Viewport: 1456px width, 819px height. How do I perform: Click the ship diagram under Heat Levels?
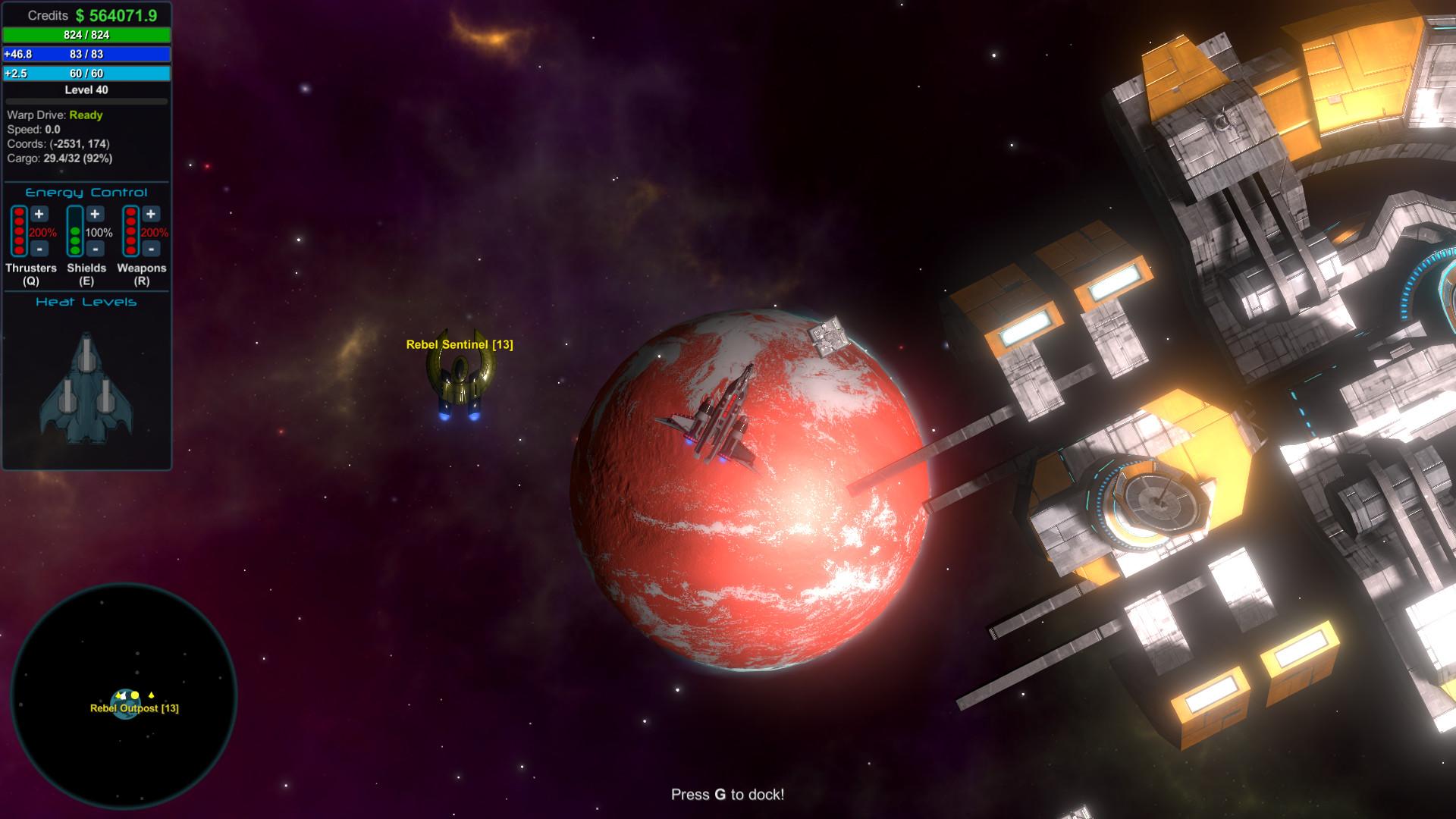pyautogui.click(x=86, y=388)
